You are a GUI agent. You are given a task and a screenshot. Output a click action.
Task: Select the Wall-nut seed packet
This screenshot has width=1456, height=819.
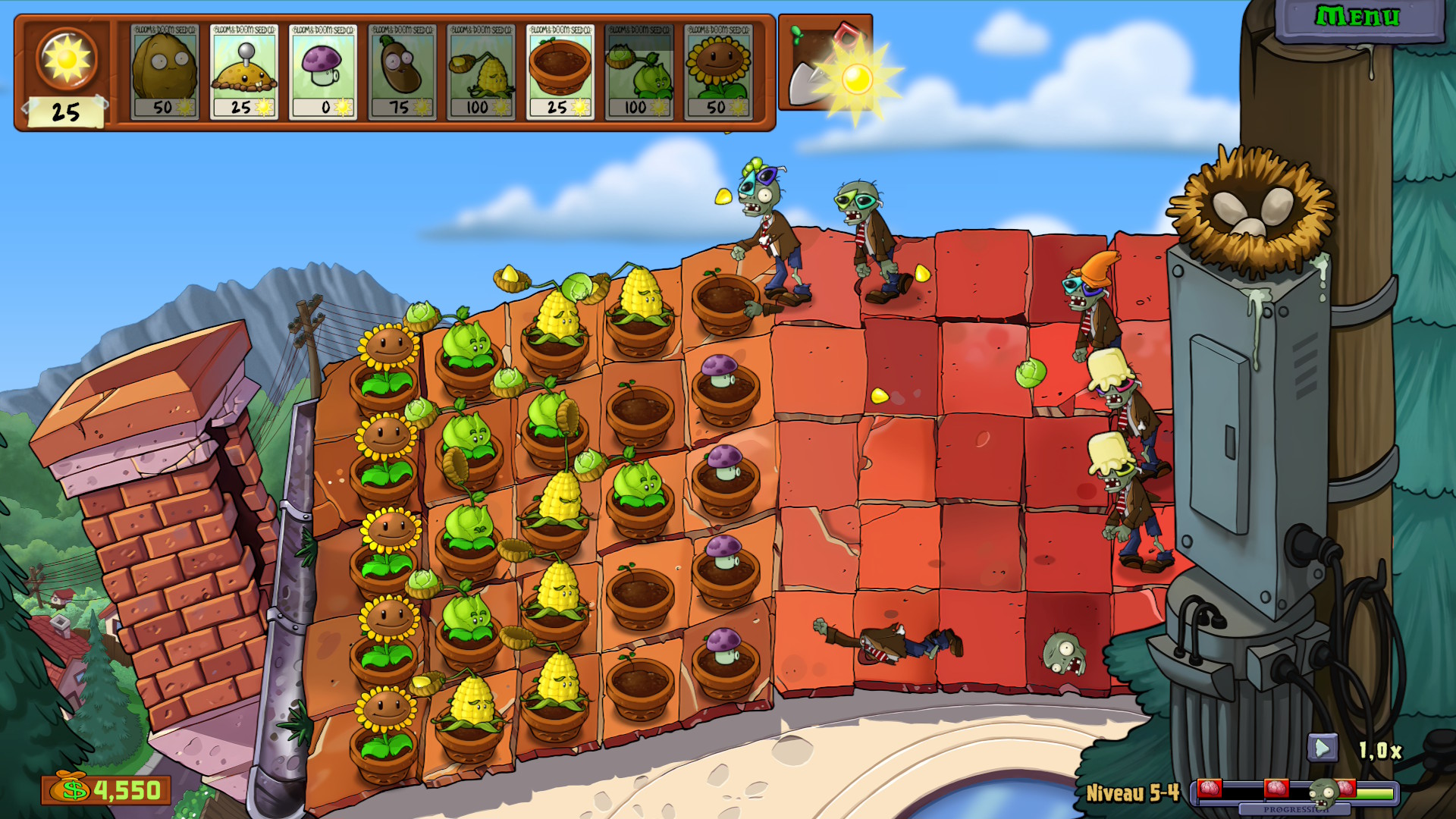pos(165,72)
